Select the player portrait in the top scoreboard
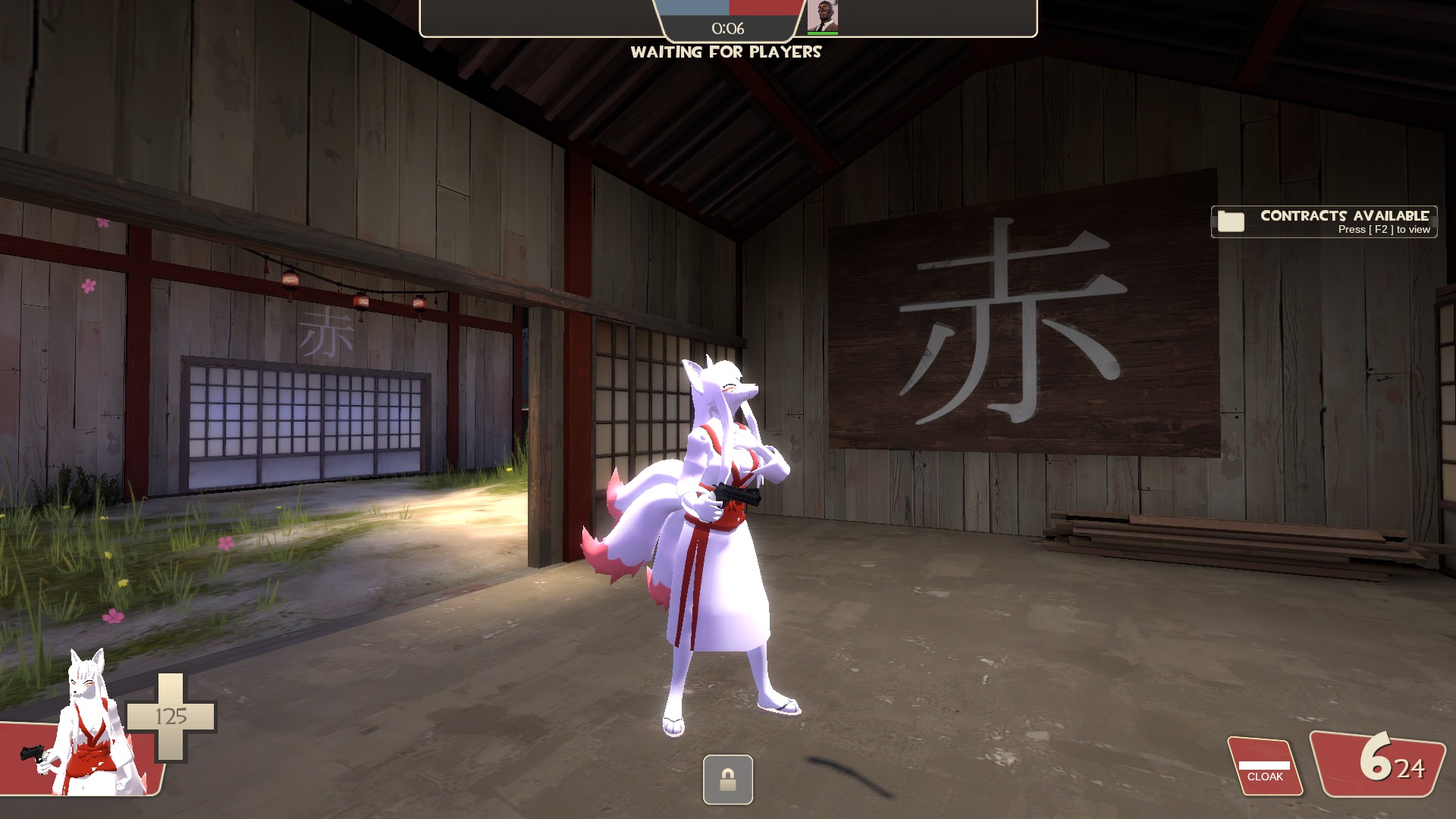Image resolution: width=1456 pixels, height=819 pixels. click(822, 17)
